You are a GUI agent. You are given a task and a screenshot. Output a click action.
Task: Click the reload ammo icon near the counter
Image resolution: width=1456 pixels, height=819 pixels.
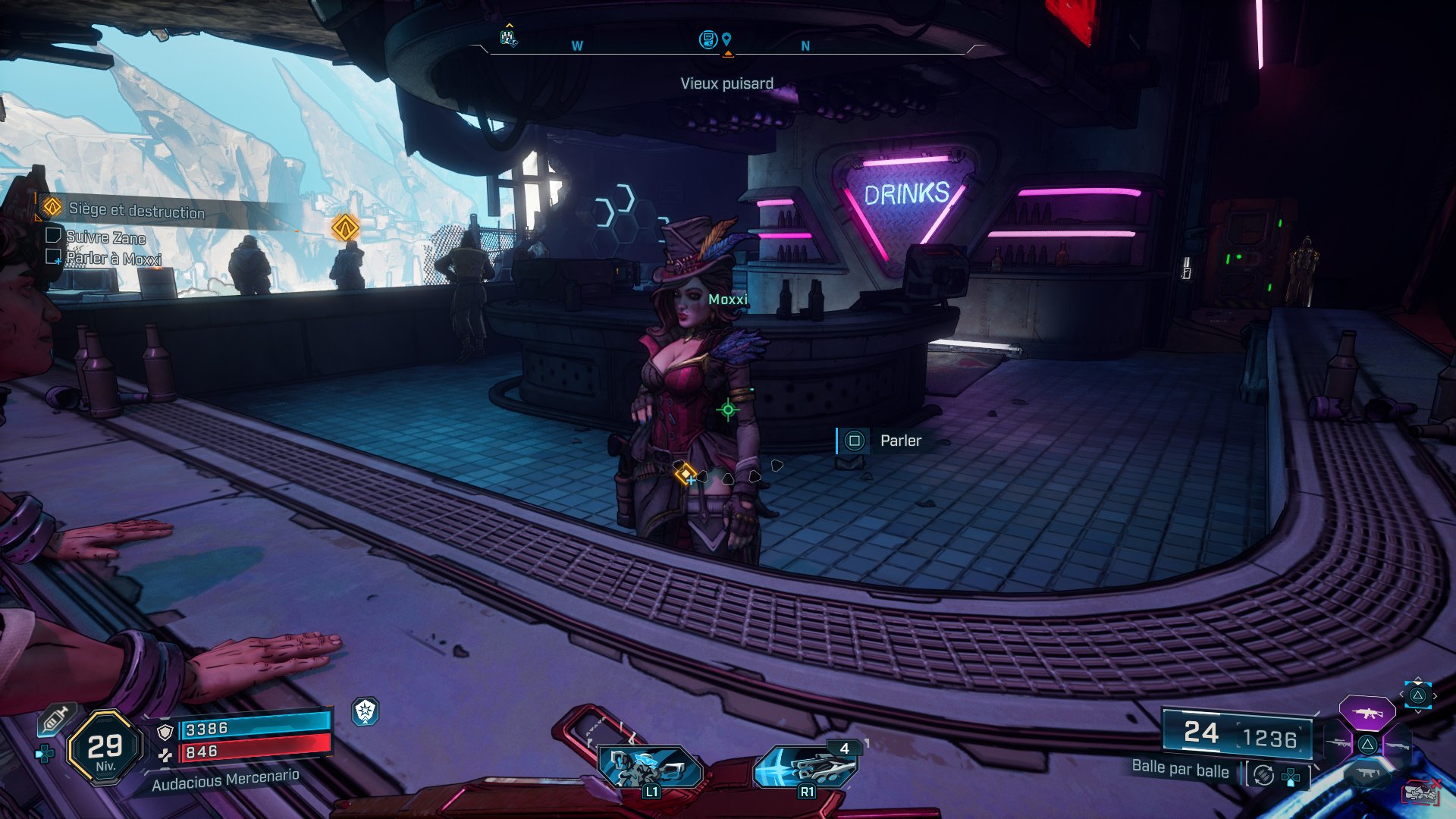(1264, 776)
